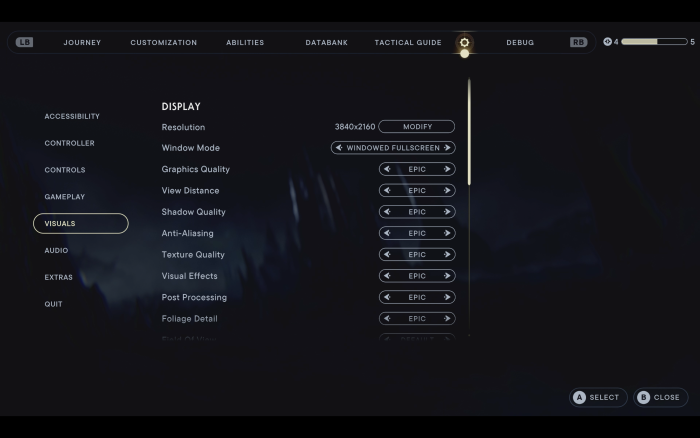Select Quit from the side menu
The height and width of the screenshot is (438, 700).
click(53, 304)
